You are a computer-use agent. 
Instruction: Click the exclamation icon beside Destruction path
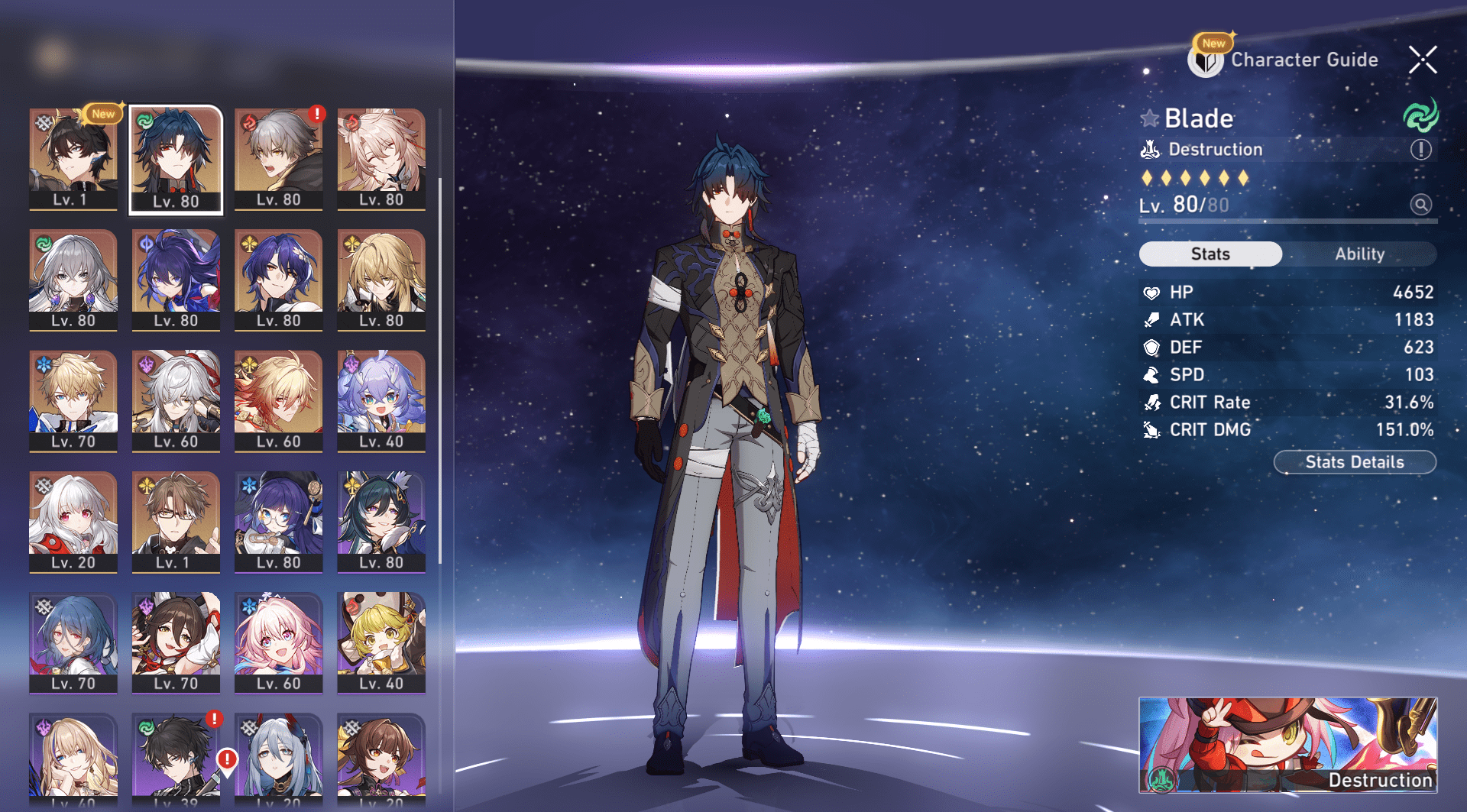(x=1420, y=150)
